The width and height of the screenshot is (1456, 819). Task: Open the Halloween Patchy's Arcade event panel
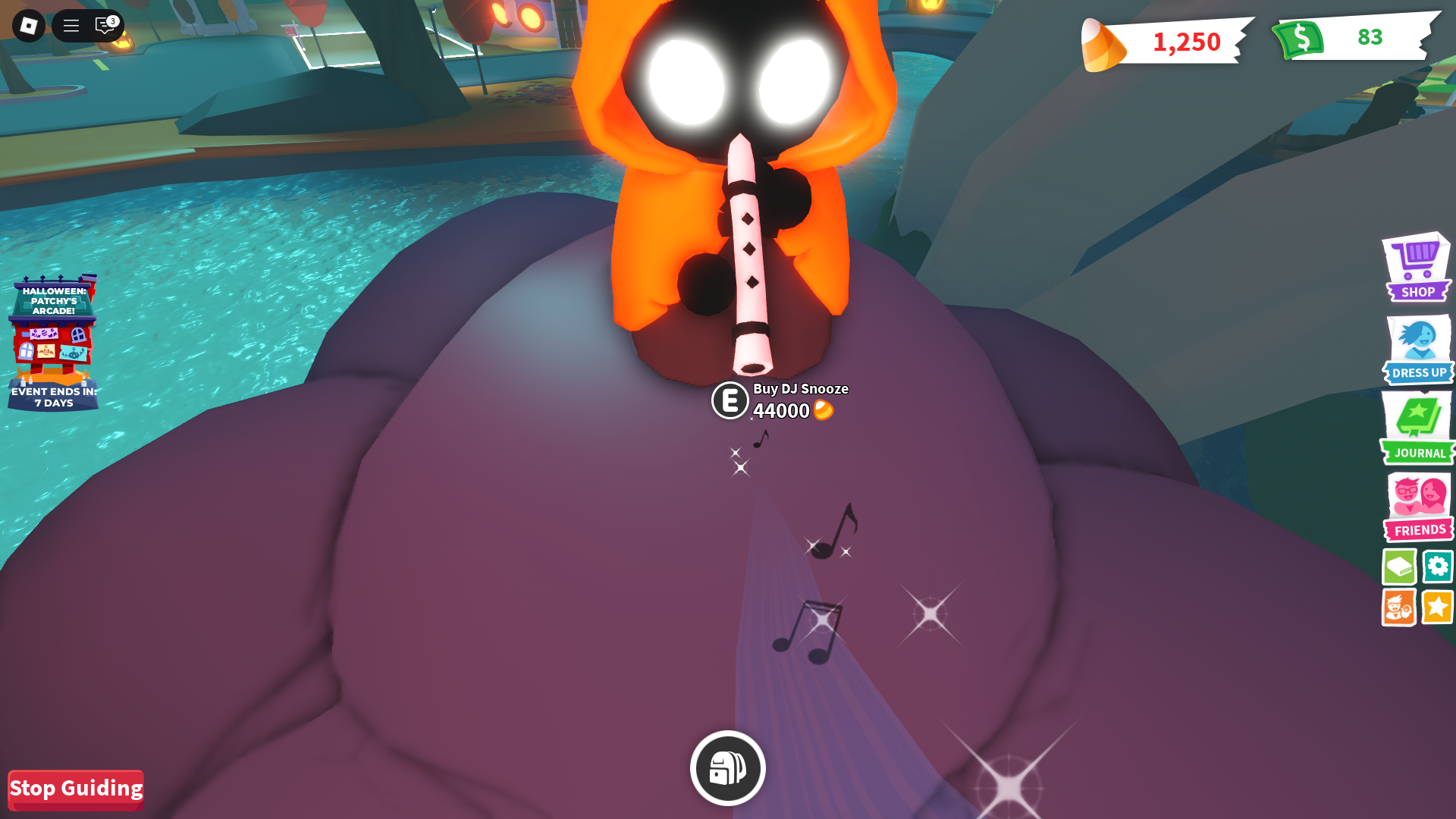[53, 343]
